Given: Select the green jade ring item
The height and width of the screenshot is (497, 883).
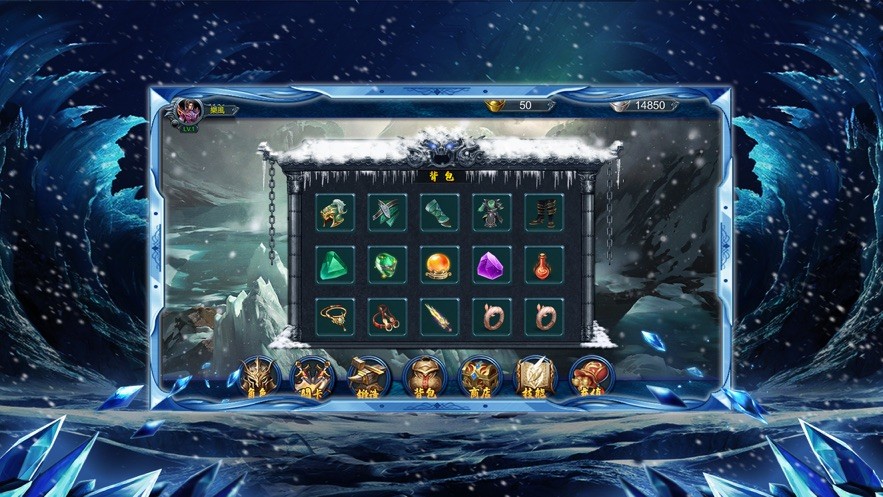Looking at the screenshot, I should click(x=388, y=264).
